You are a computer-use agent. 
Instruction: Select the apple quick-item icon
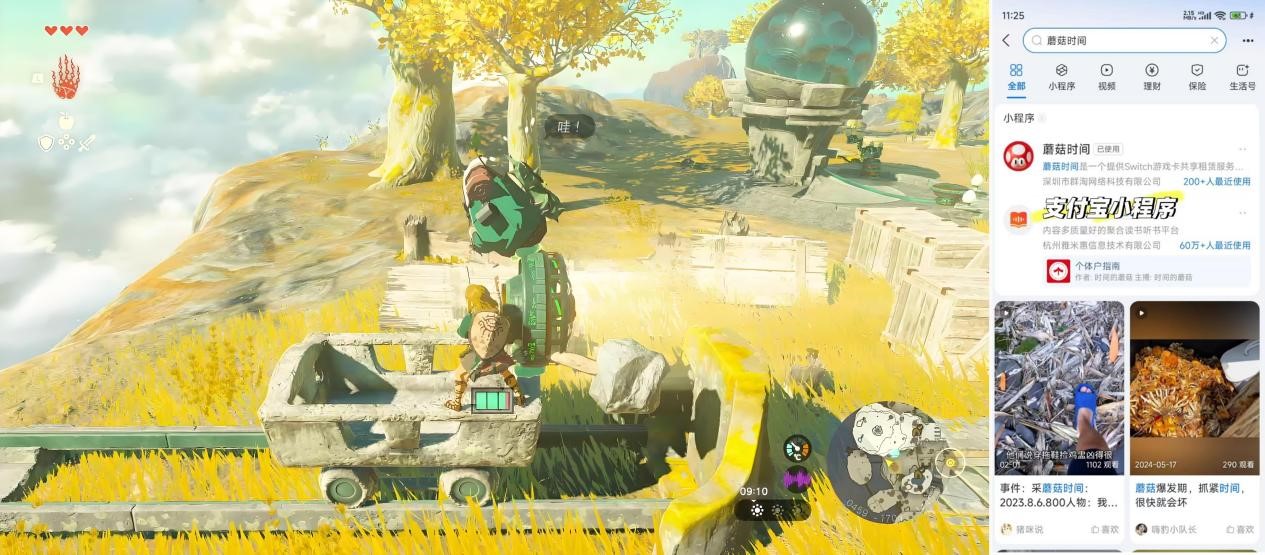66,122
